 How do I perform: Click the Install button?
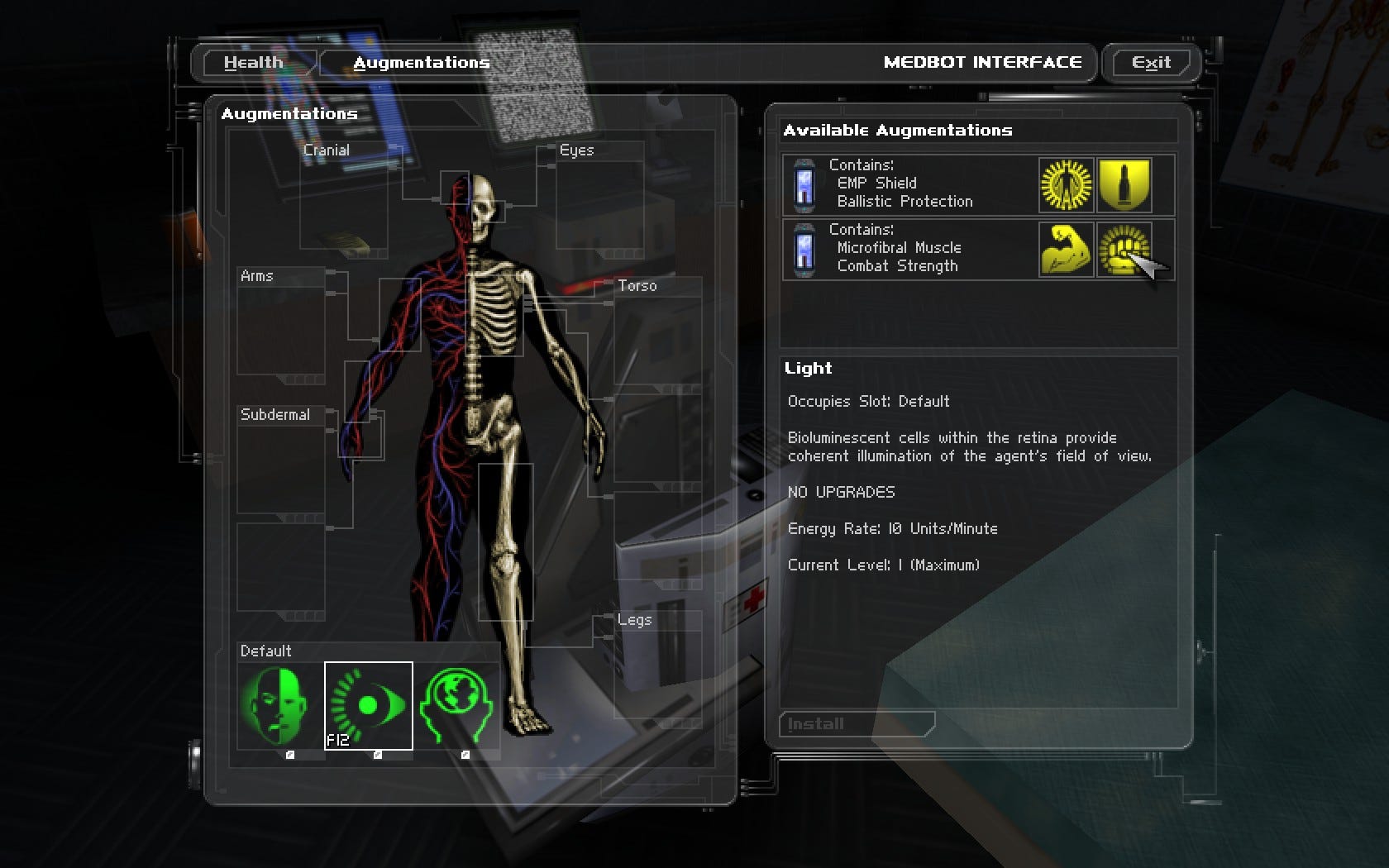(856, 724)
